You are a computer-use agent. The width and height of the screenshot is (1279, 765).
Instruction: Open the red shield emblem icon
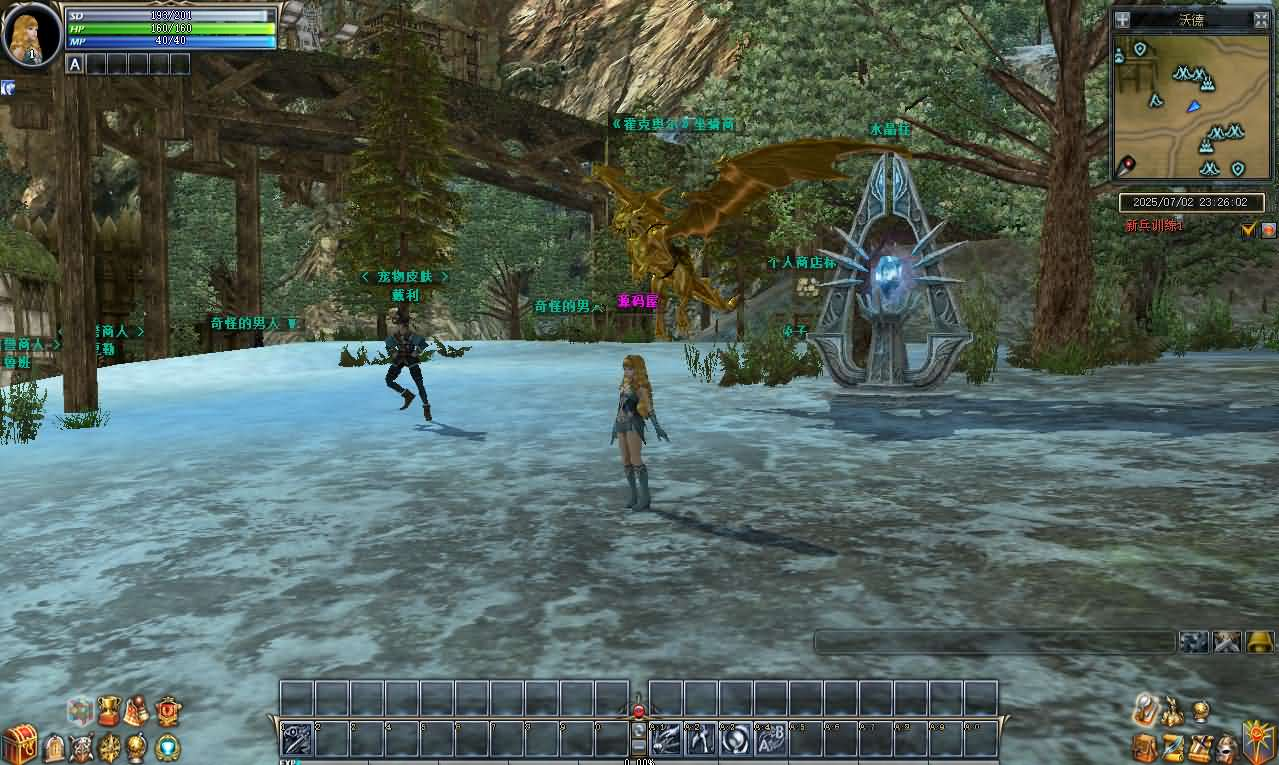pos(168,711)
